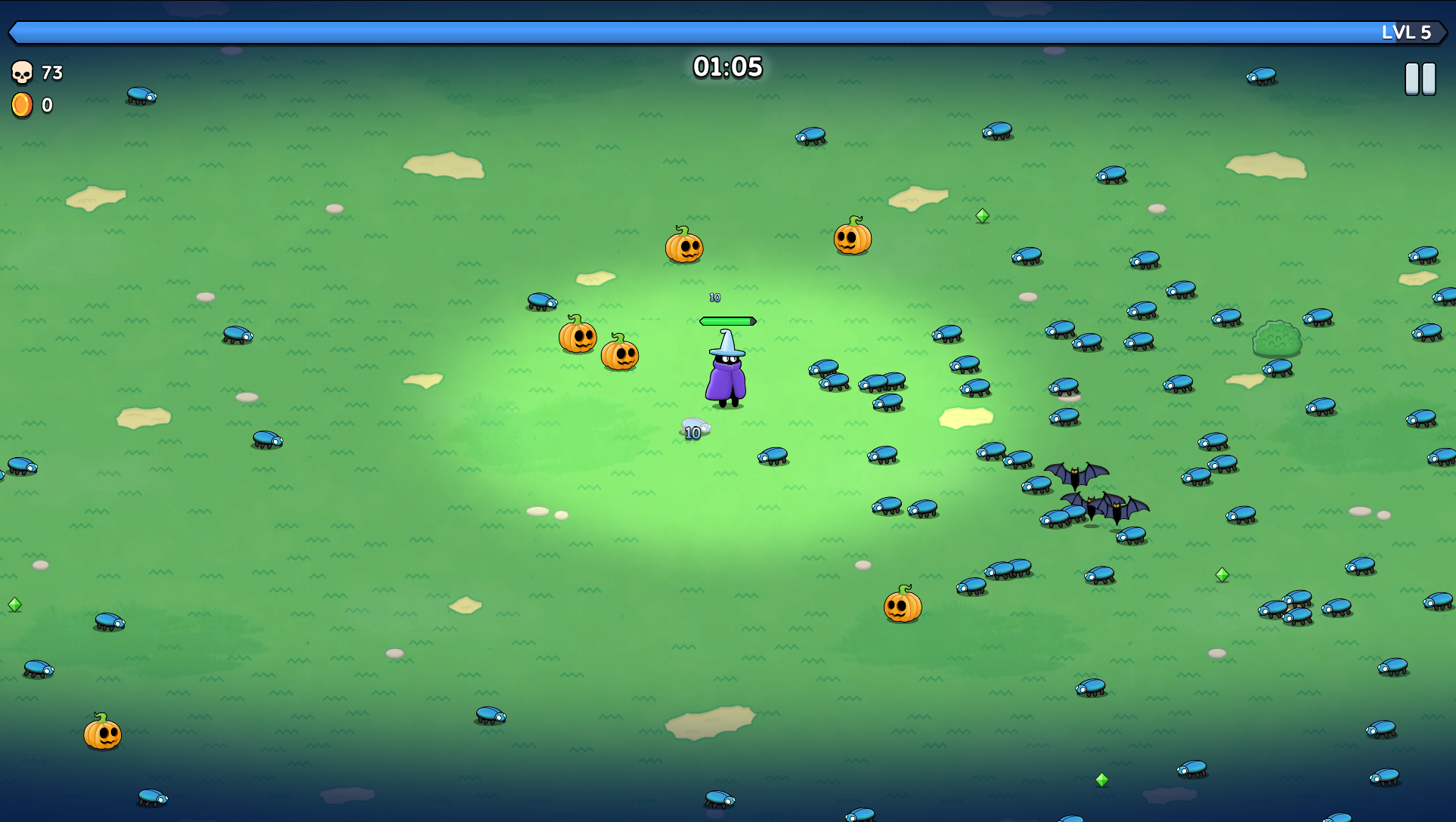Click the 01:05 match timer
The height and width of the screenshot is (822, 1456).
728,66
